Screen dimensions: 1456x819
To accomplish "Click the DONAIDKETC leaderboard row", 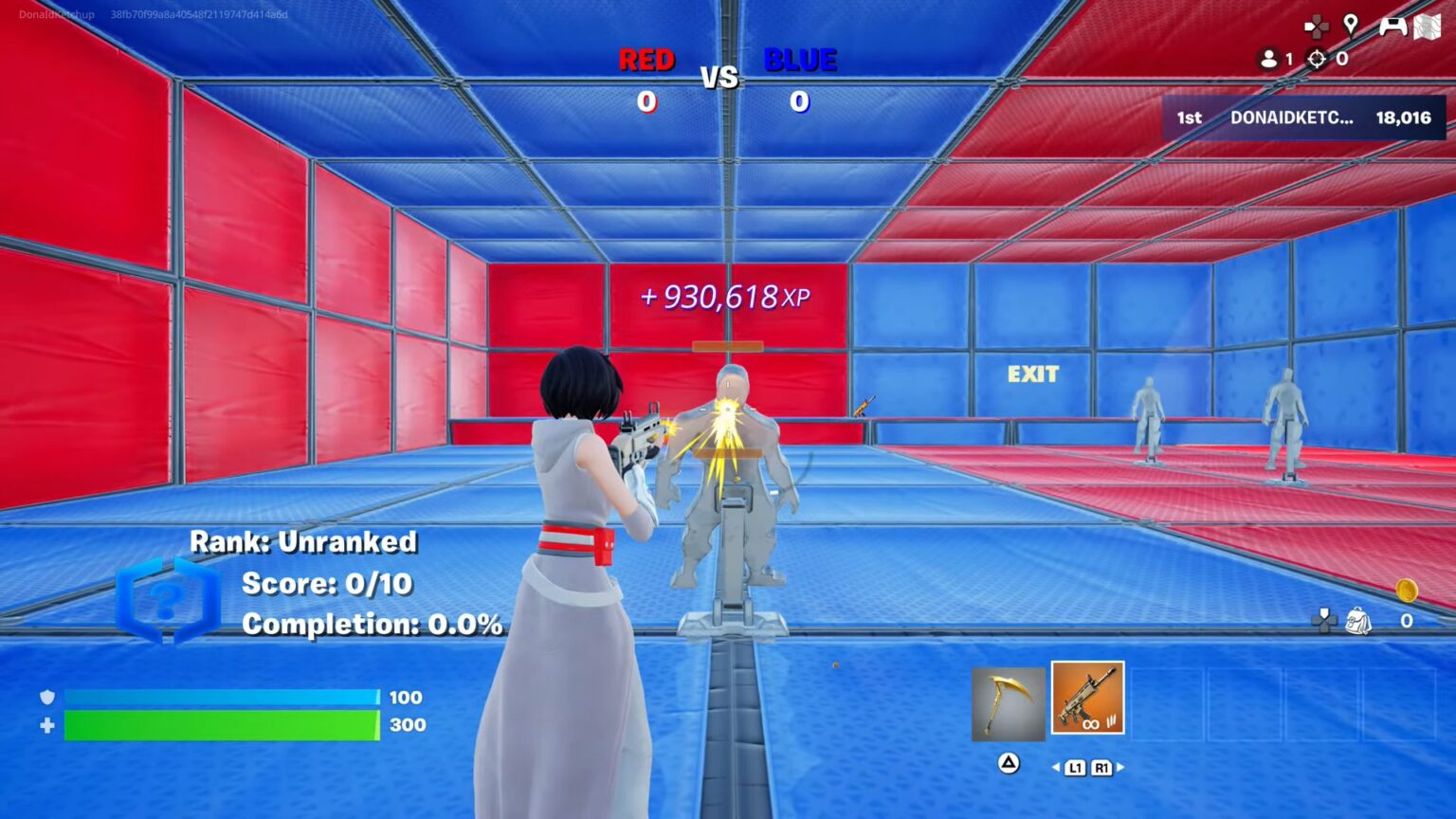I will (x=1304, y=118).
